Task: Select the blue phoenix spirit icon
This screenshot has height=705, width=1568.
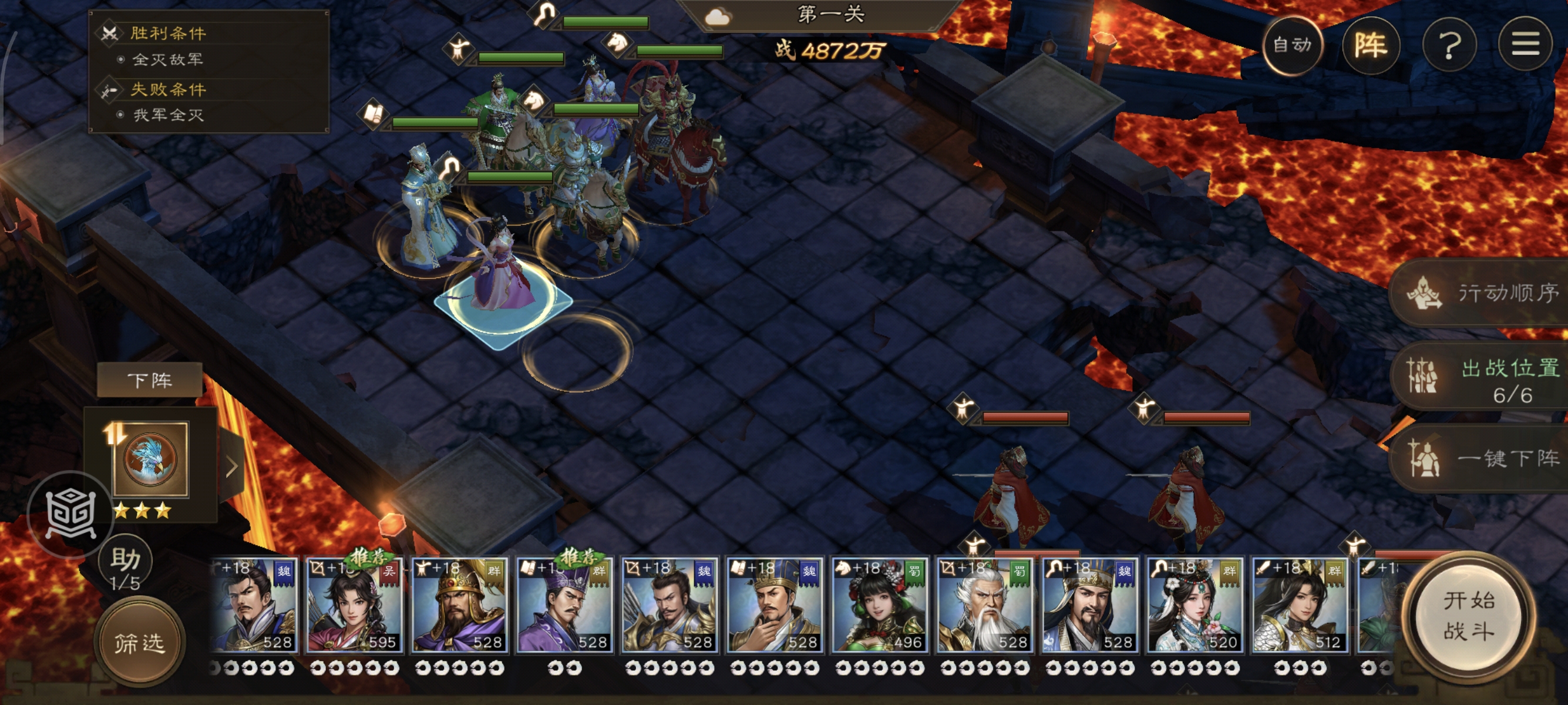Action: click(x=150, y=459)
